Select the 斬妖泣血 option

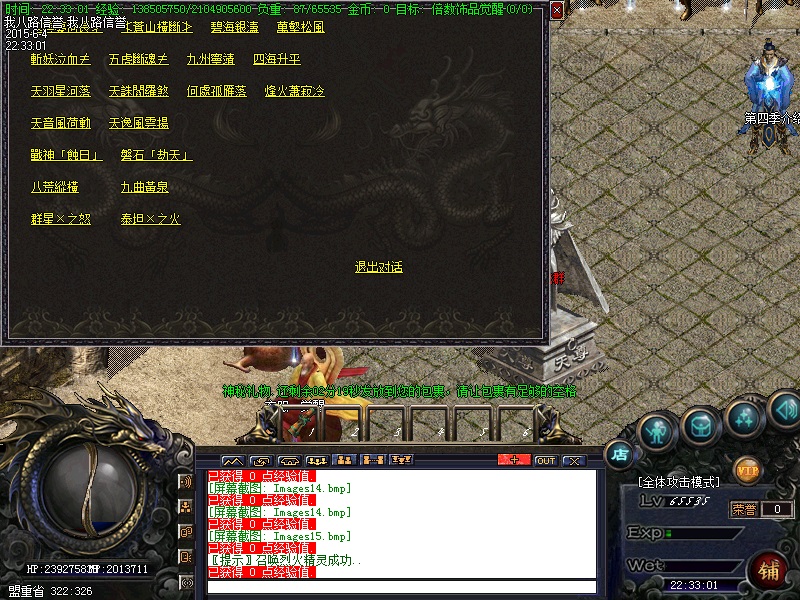click(x=60, y=59)
